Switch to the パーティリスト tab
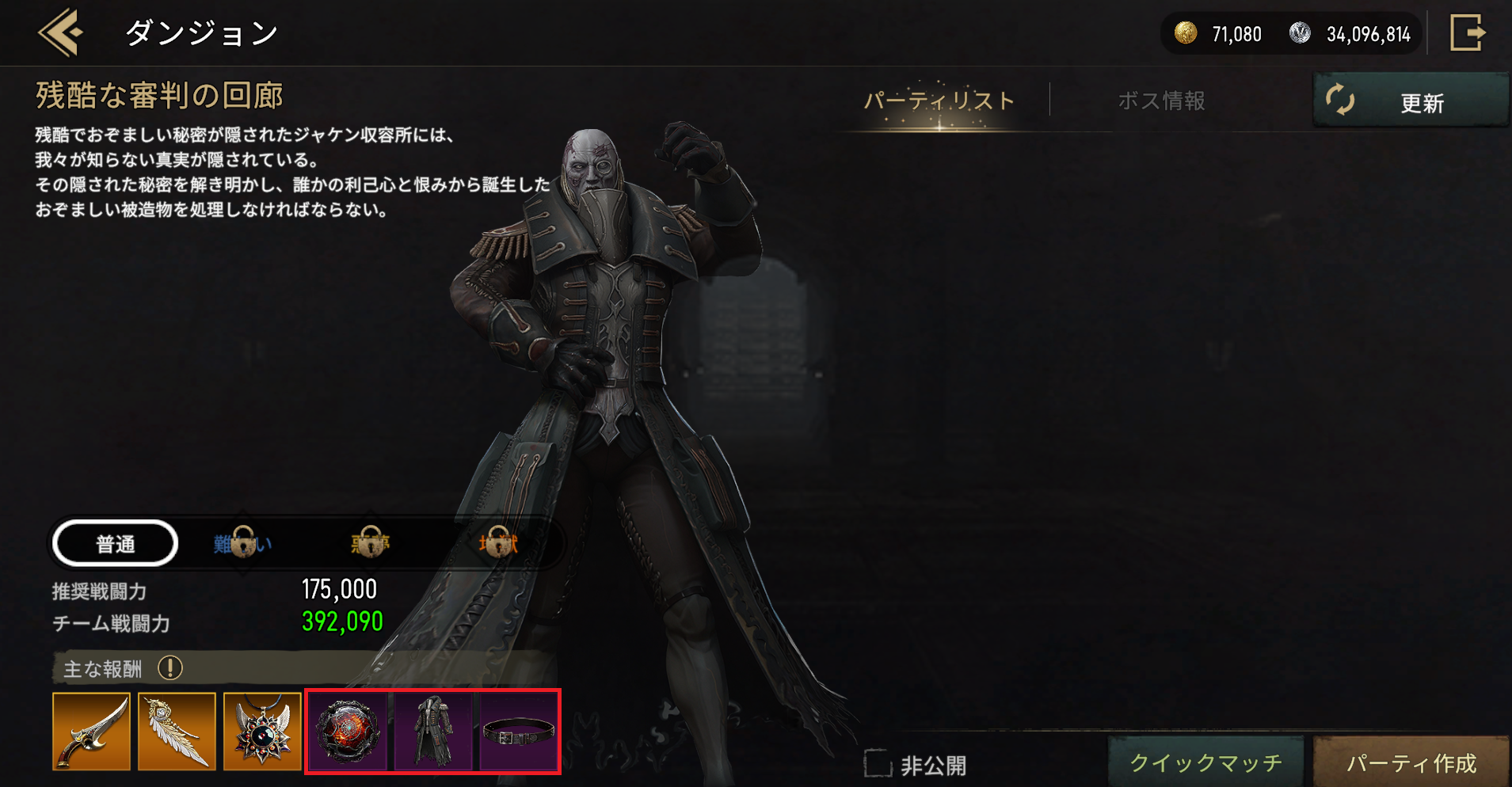 (938, 101)
